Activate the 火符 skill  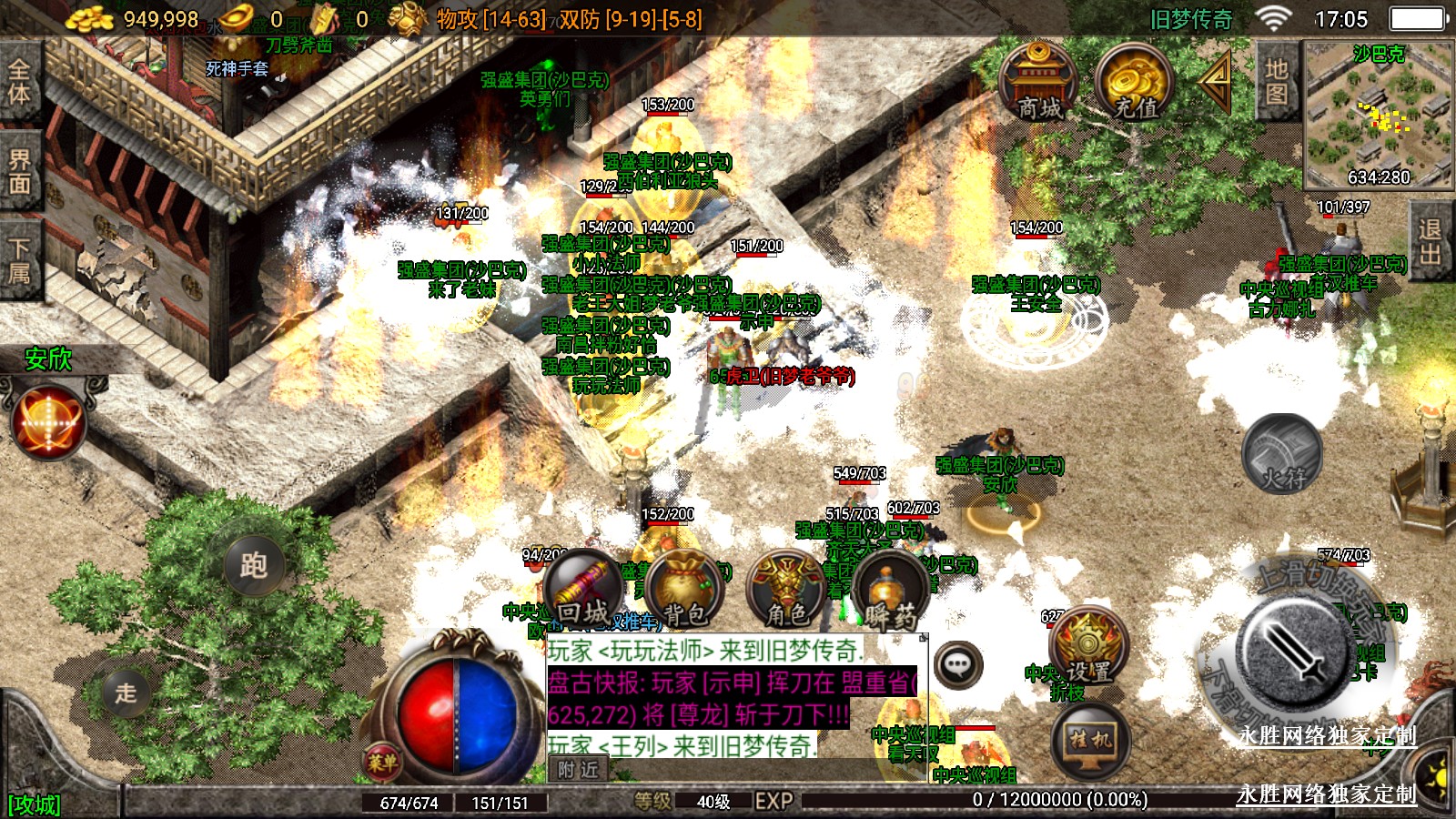click(1283, 453)
